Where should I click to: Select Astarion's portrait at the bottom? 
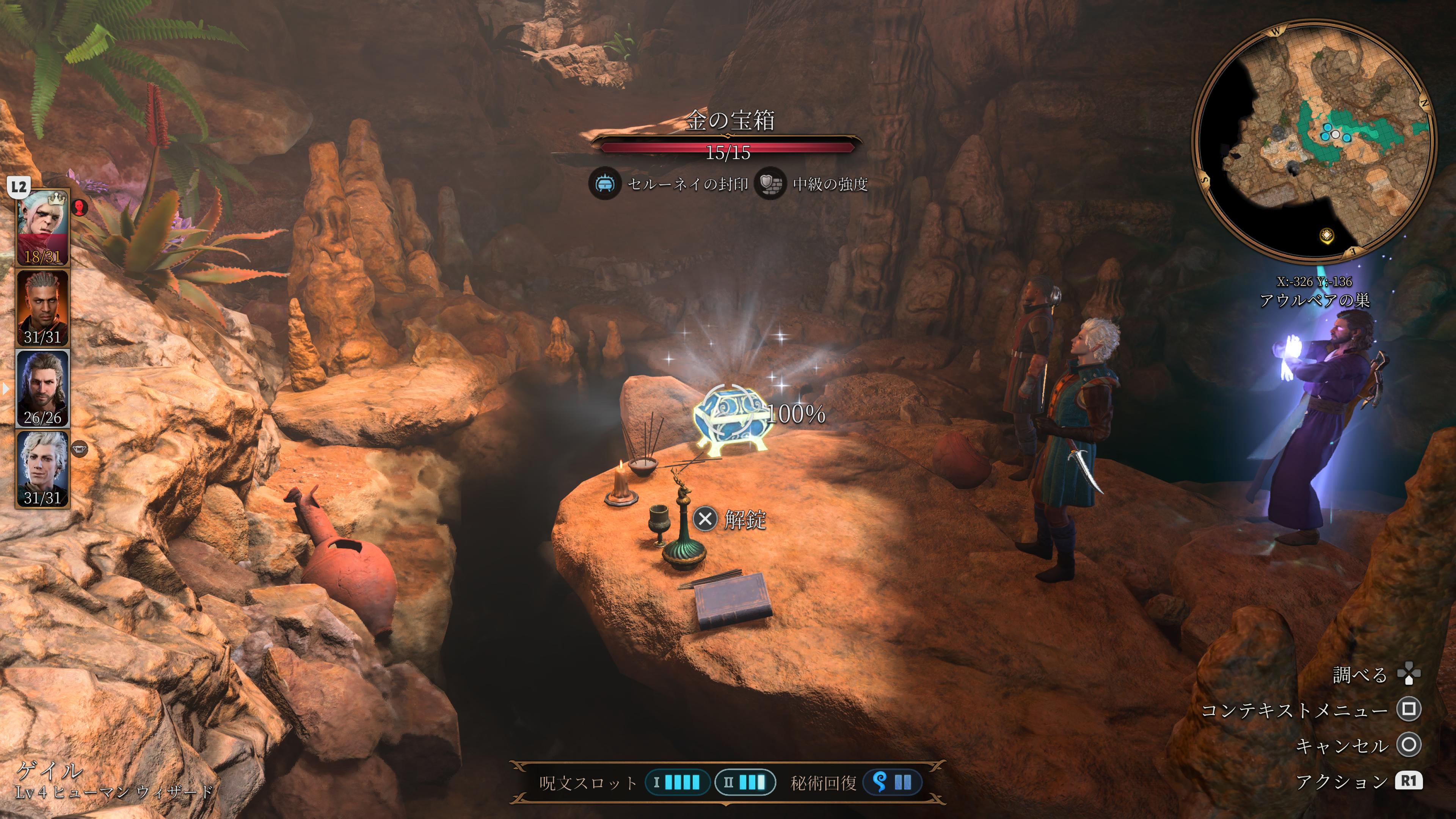click(x=42, y=469)
